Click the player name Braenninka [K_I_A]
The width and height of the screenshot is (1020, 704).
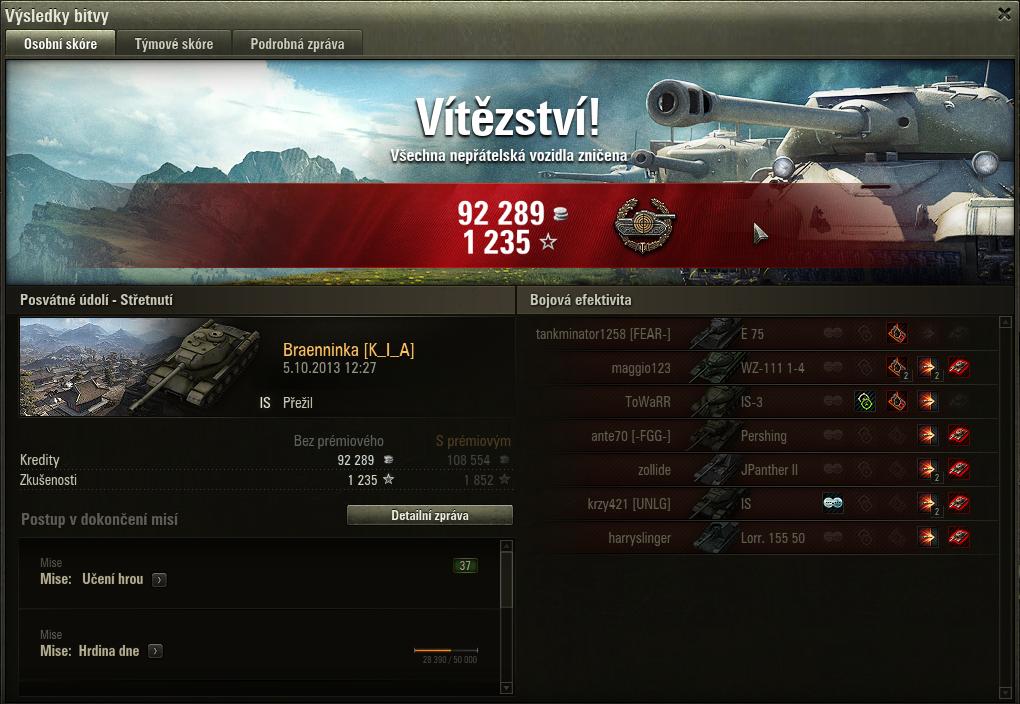click(348, 350)
